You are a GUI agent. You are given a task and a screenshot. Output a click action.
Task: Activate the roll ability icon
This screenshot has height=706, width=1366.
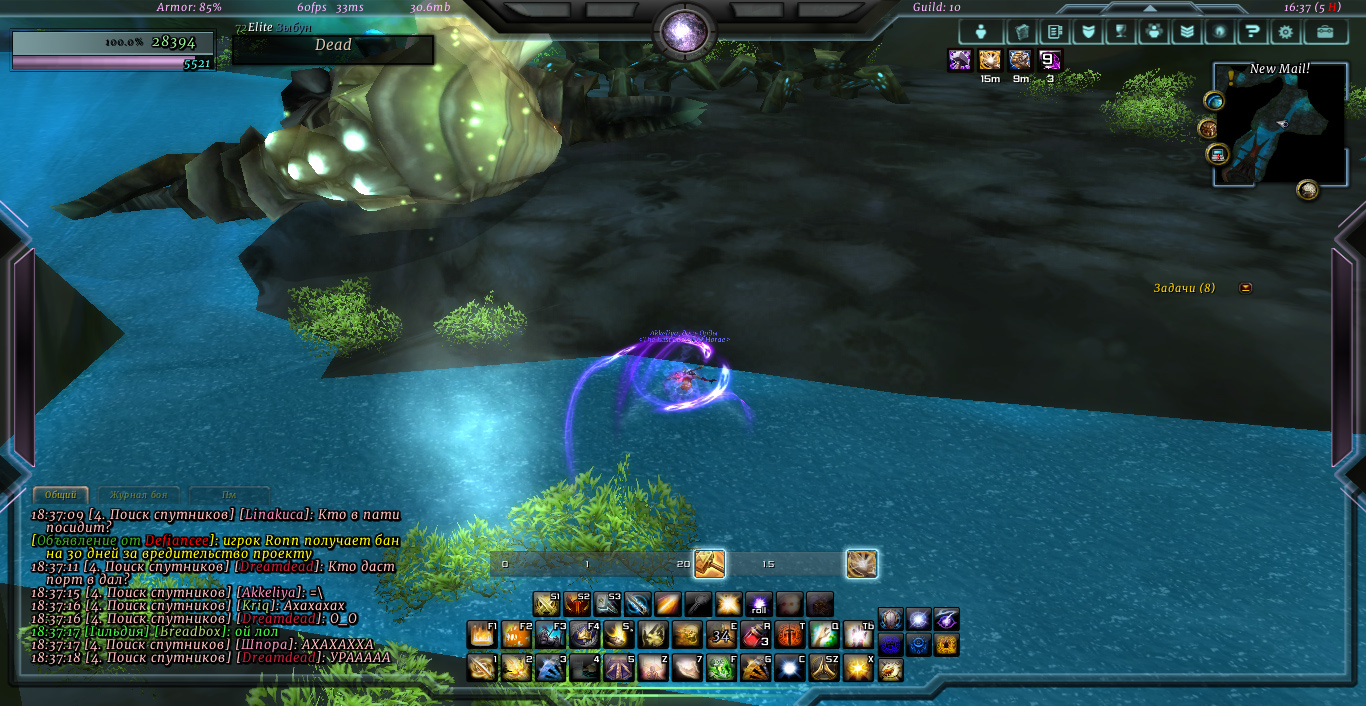pyautogui.click(x=759, y=604)
